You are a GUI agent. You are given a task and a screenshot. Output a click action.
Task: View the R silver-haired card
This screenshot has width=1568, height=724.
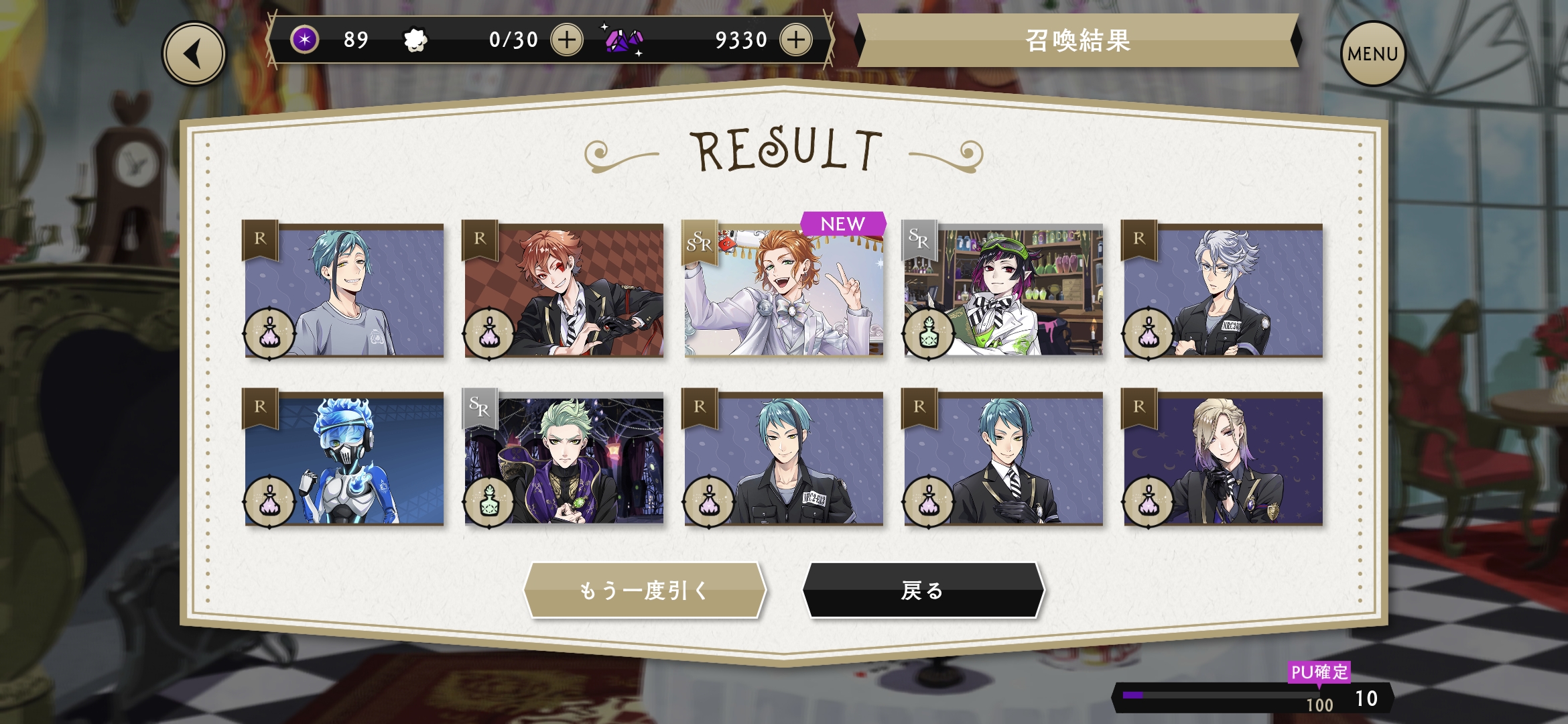coord(1224,290)
